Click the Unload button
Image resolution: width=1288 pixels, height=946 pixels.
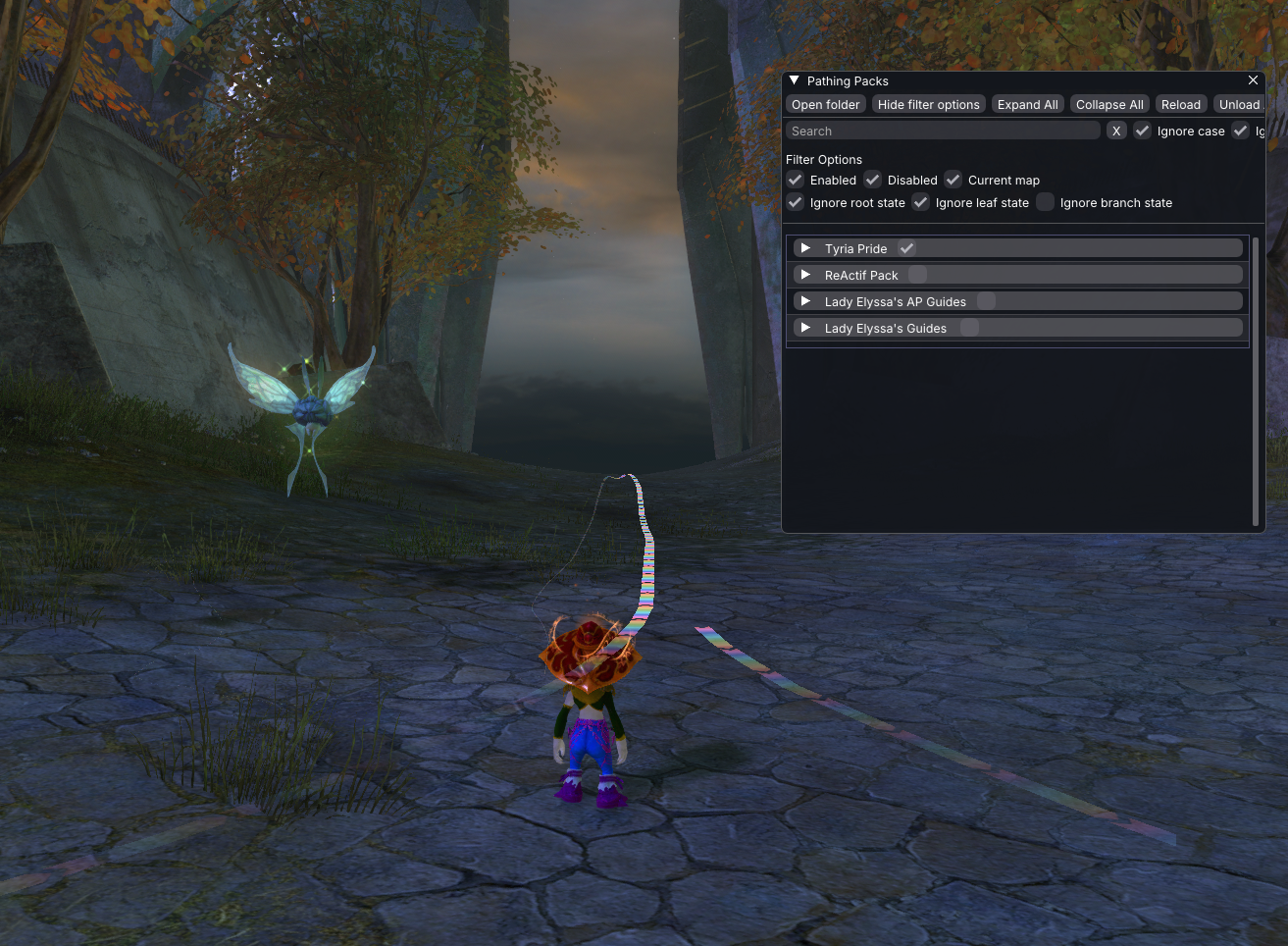tap(1239, 105)
